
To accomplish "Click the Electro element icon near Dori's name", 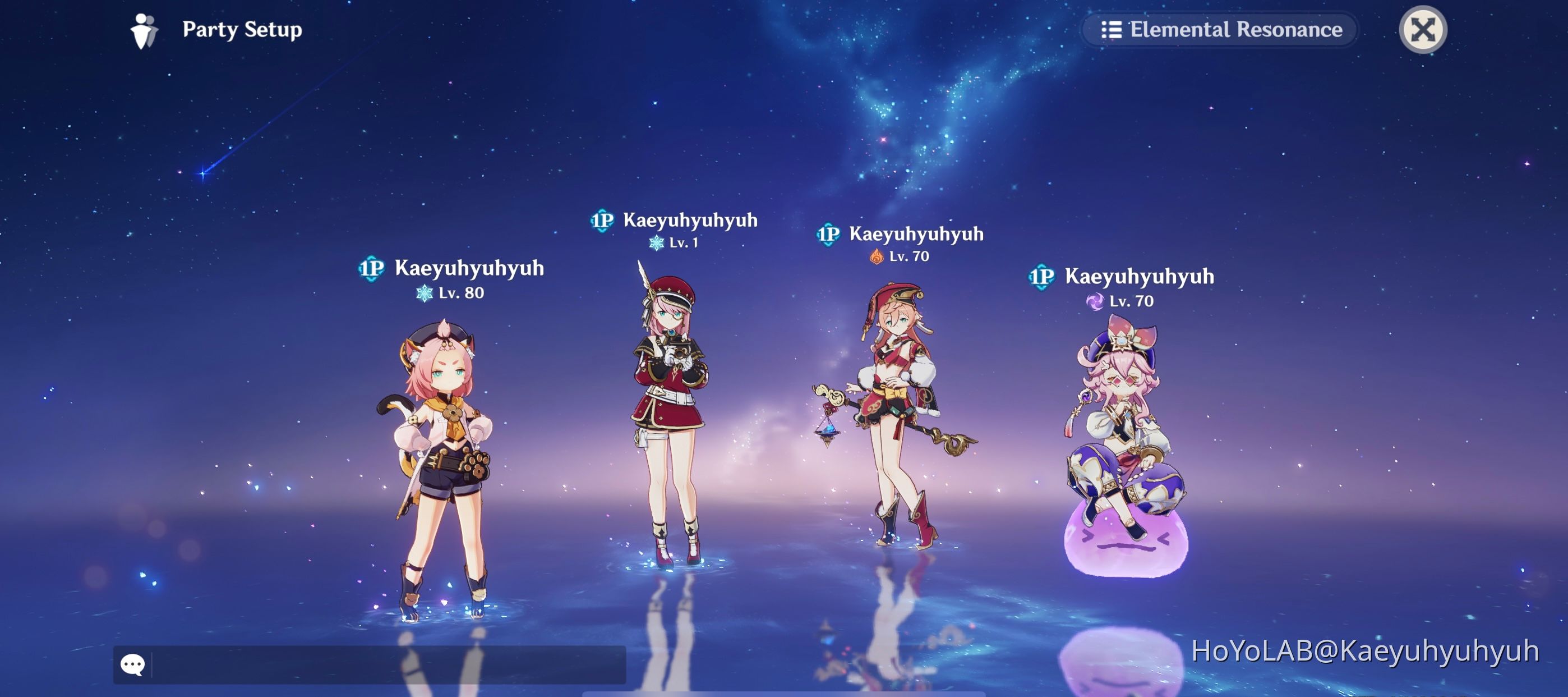I will point(1096,301).
